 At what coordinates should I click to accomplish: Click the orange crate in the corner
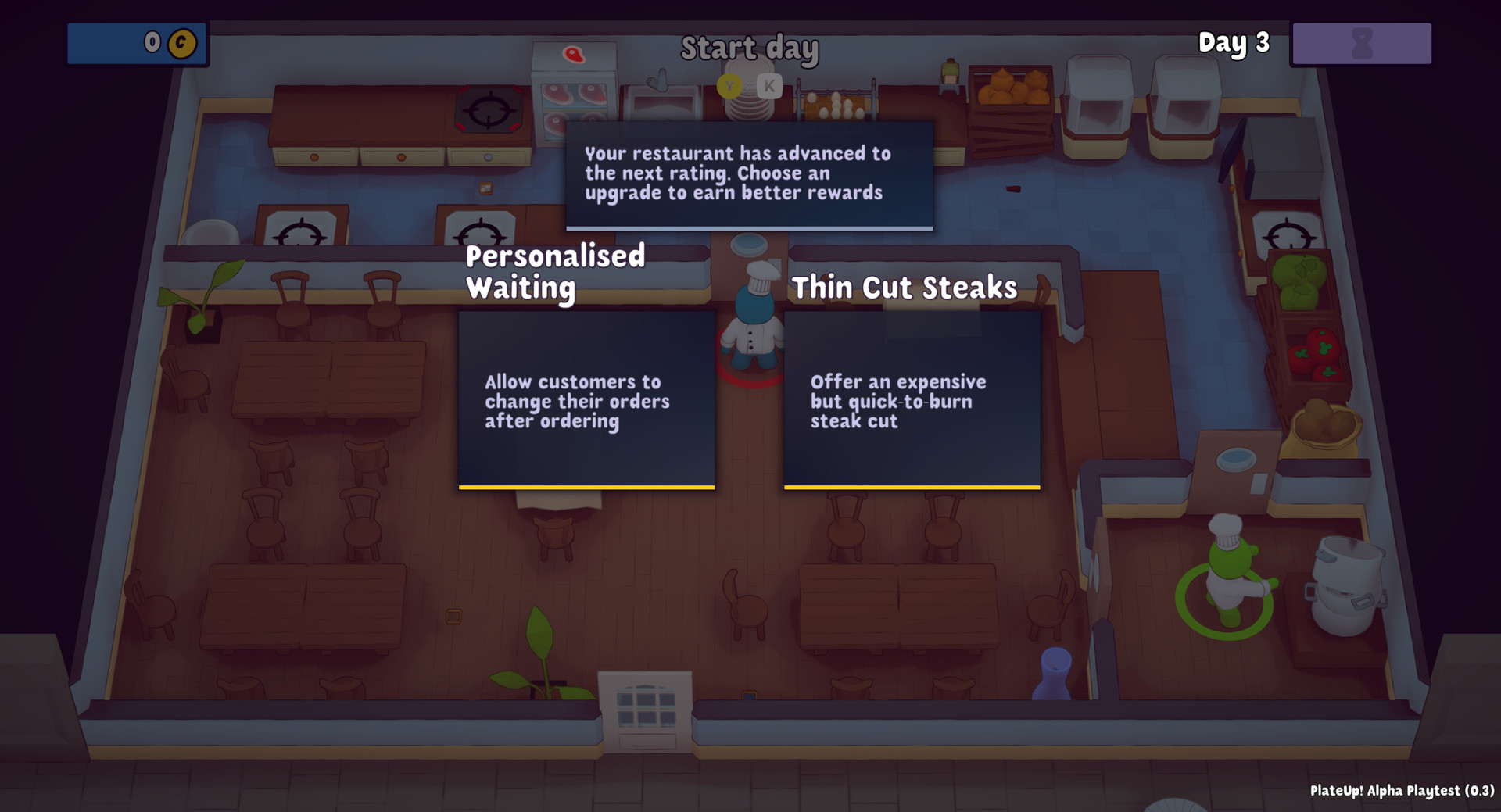click(x=1012, y=86)
